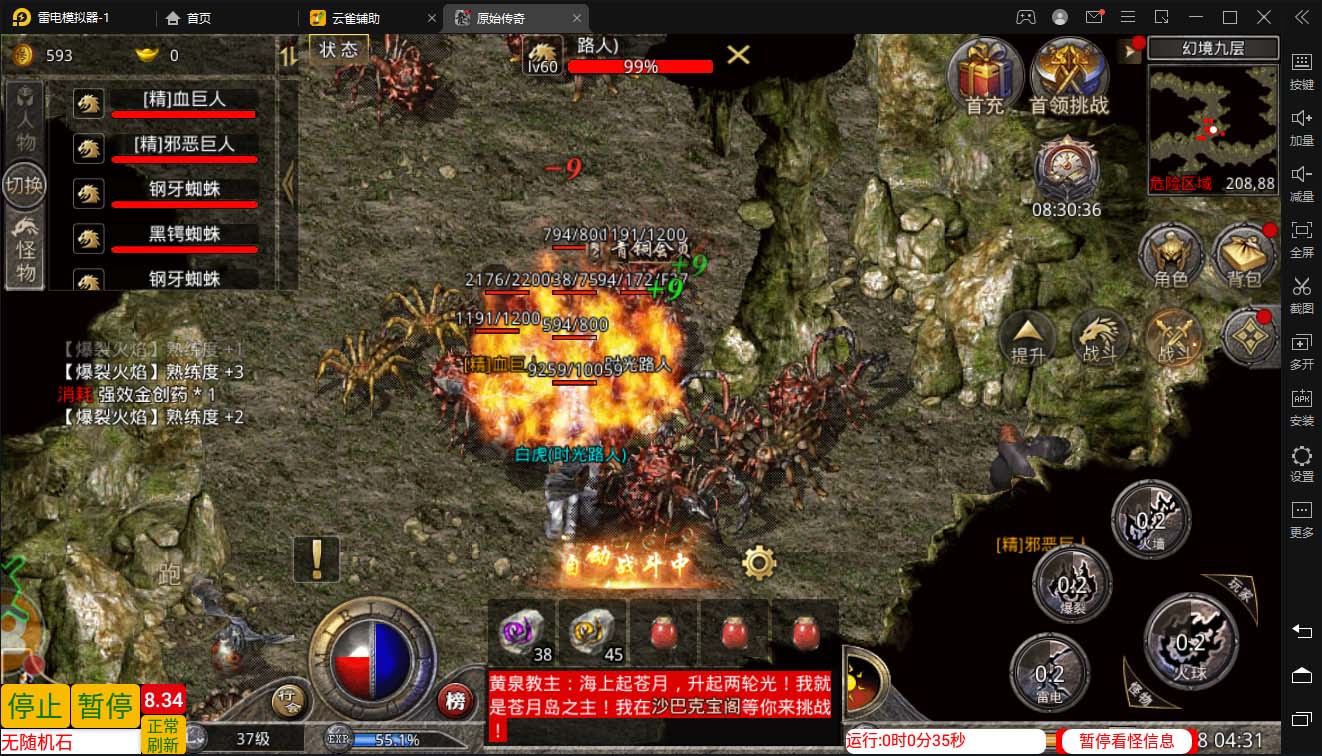Activate the 火墙 fire wall skill

pos(1151,518)
